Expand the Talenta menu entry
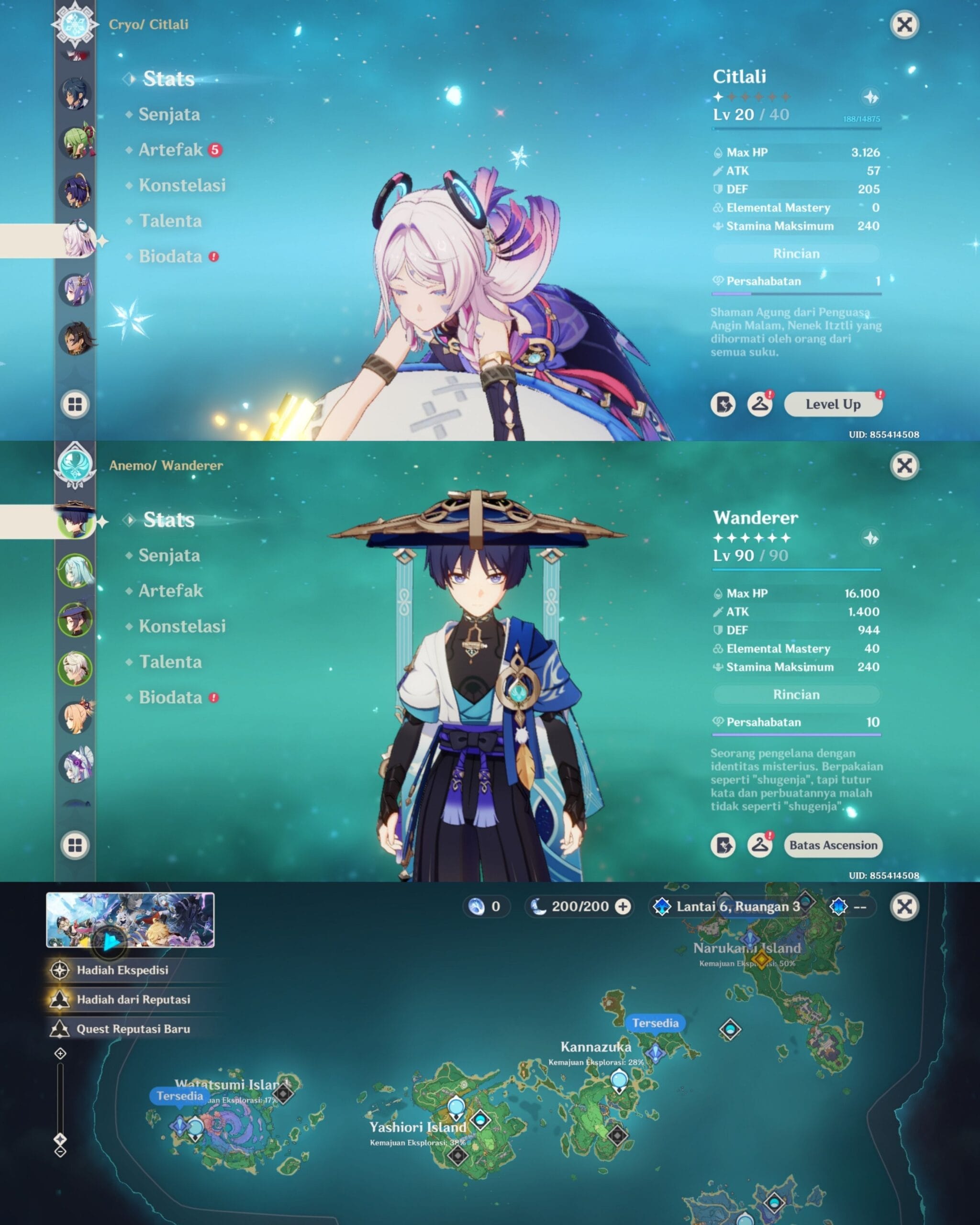 (x=169, y=222)
